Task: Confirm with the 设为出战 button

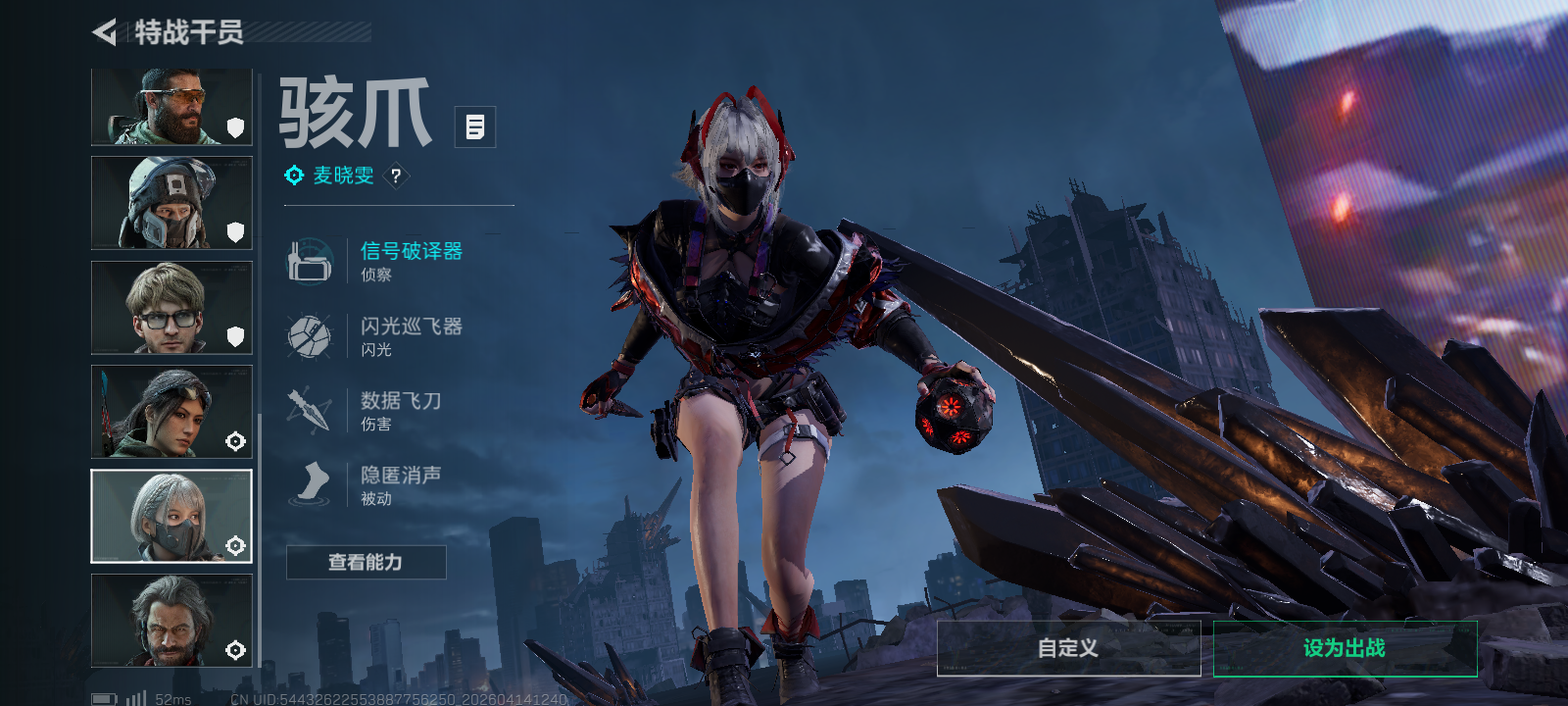Action: click(x=1345, y=648)
